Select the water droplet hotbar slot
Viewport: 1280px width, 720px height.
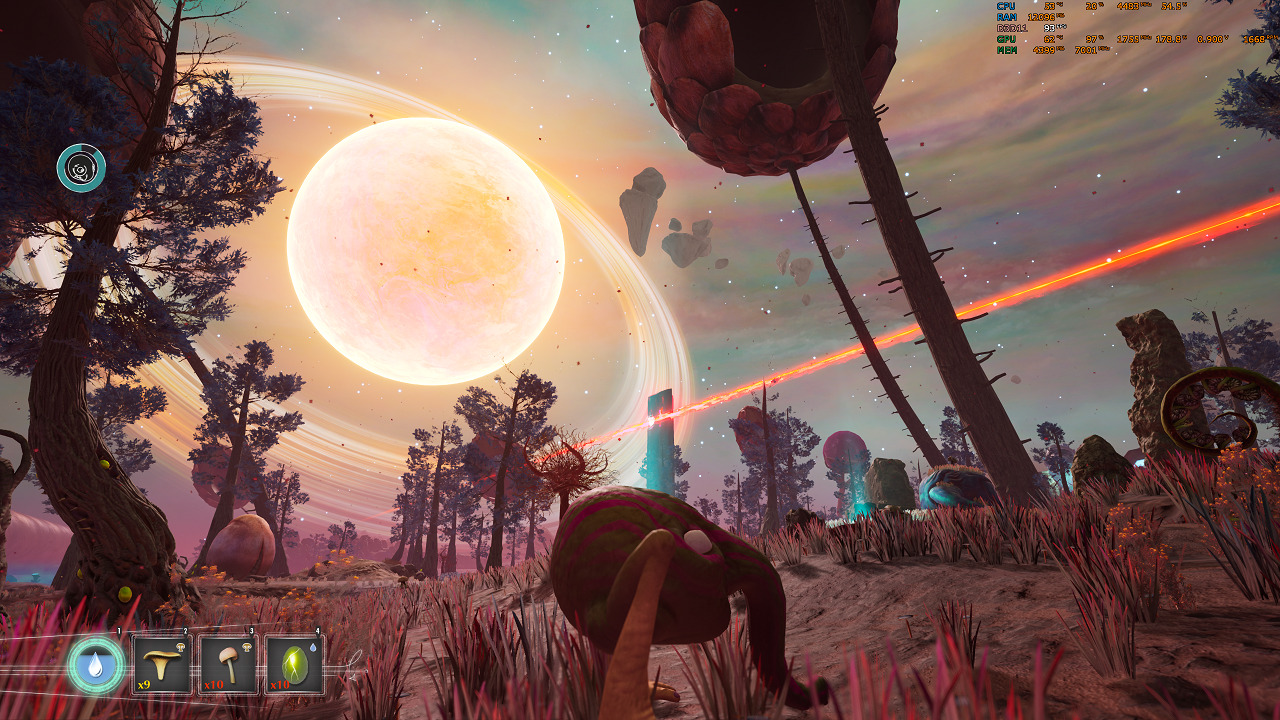[x=96, y=665]
